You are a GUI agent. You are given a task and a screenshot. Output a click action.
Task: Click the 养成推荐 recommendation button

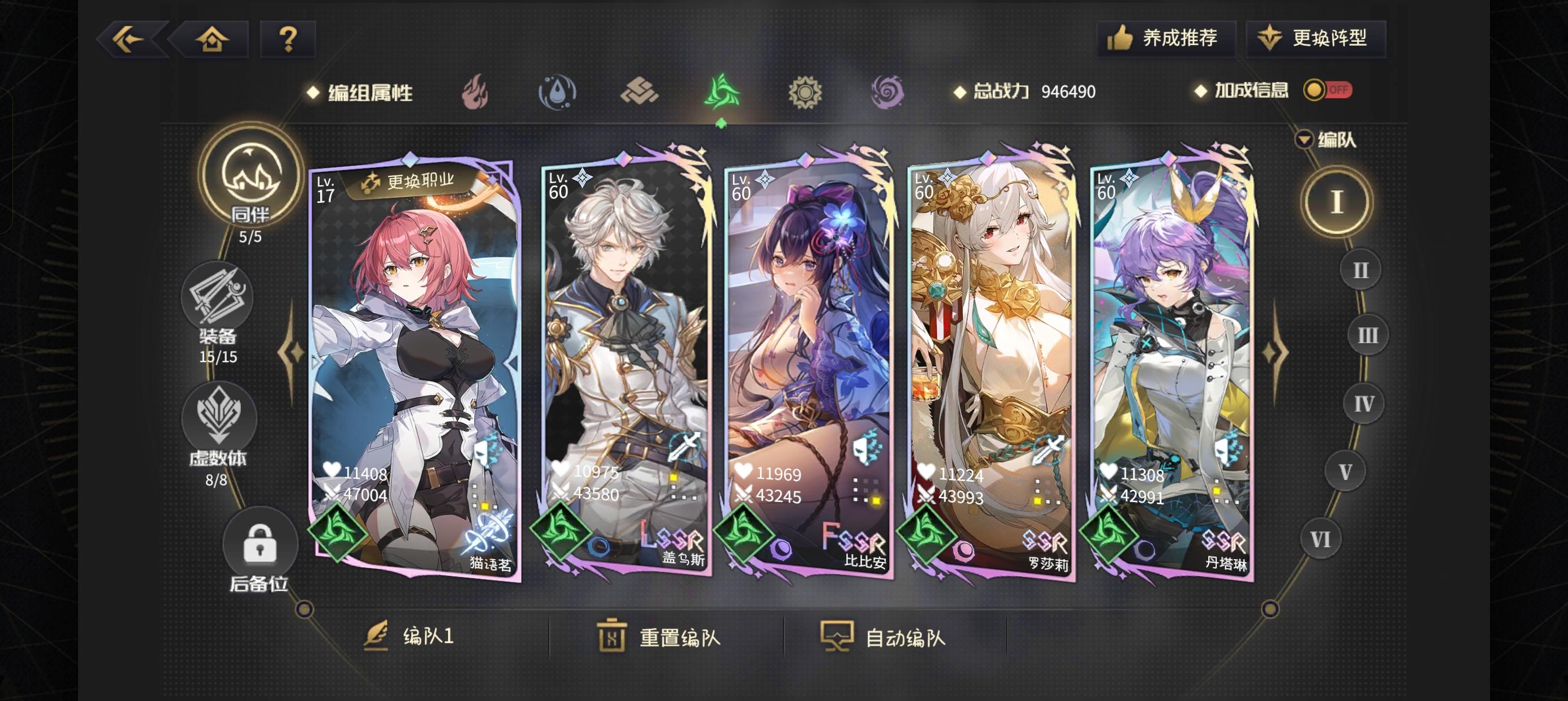coord(1167,38)
